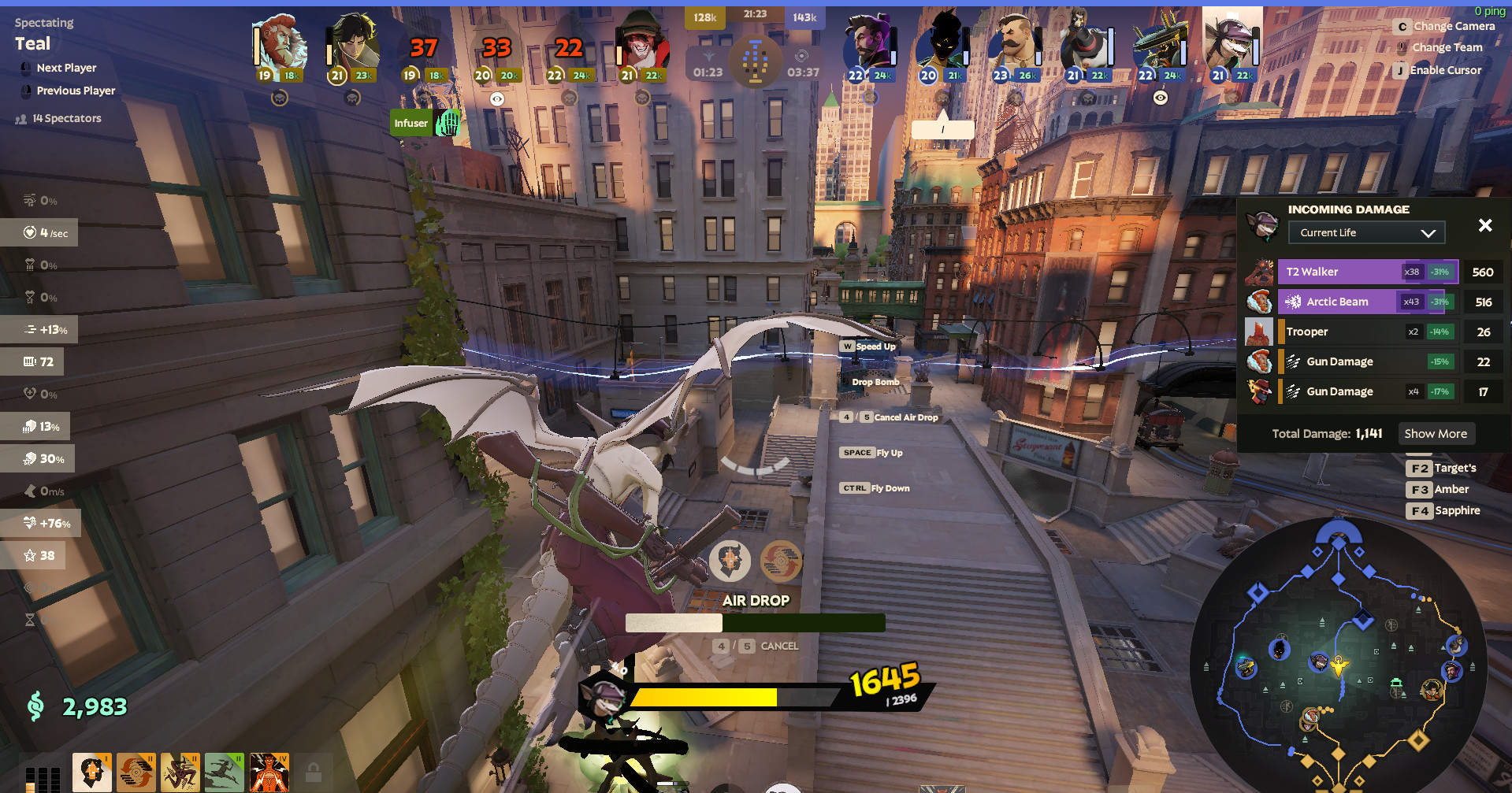1512x793 pixels.
Task: Select Change Team in the top-right menu
Action: [x=1448, y=46]
